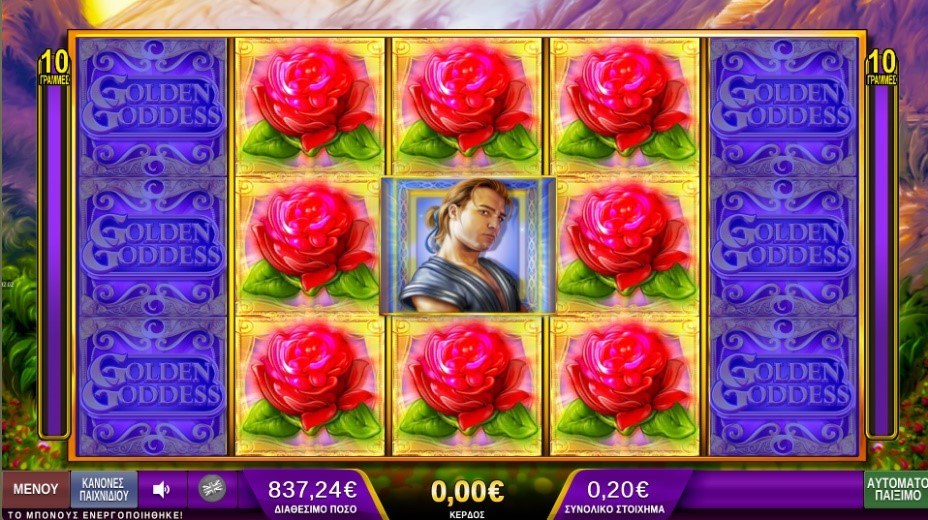Show the game rules (ΚΑΝΟΝΕΣ ΠΑΙΧΝΙΔΙΟΥ)
The image size is (928, 520).
coord(104,489)
